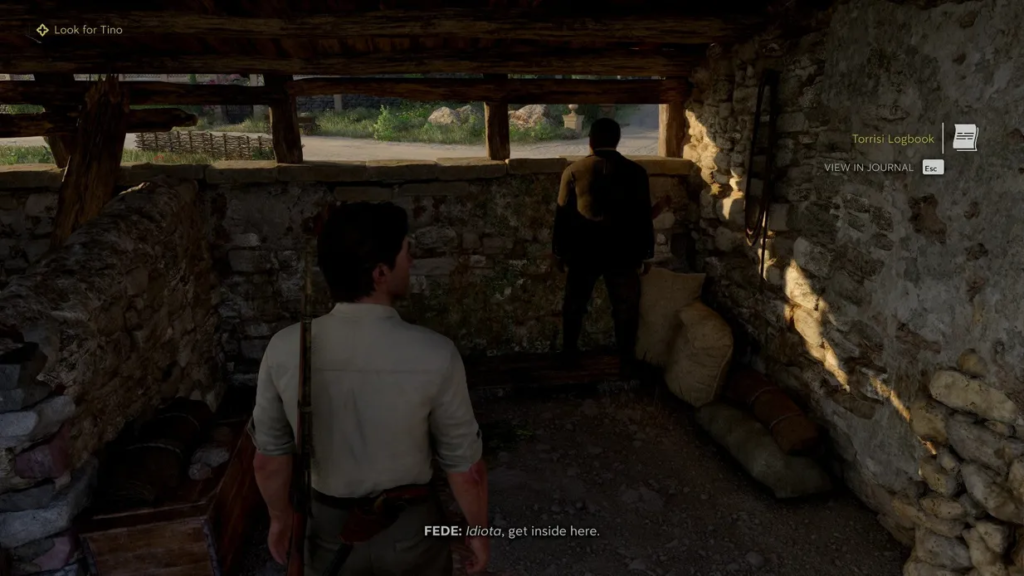1024x576 pixels.
Task: Click the logbook document icon
Action: click(965, 138)
